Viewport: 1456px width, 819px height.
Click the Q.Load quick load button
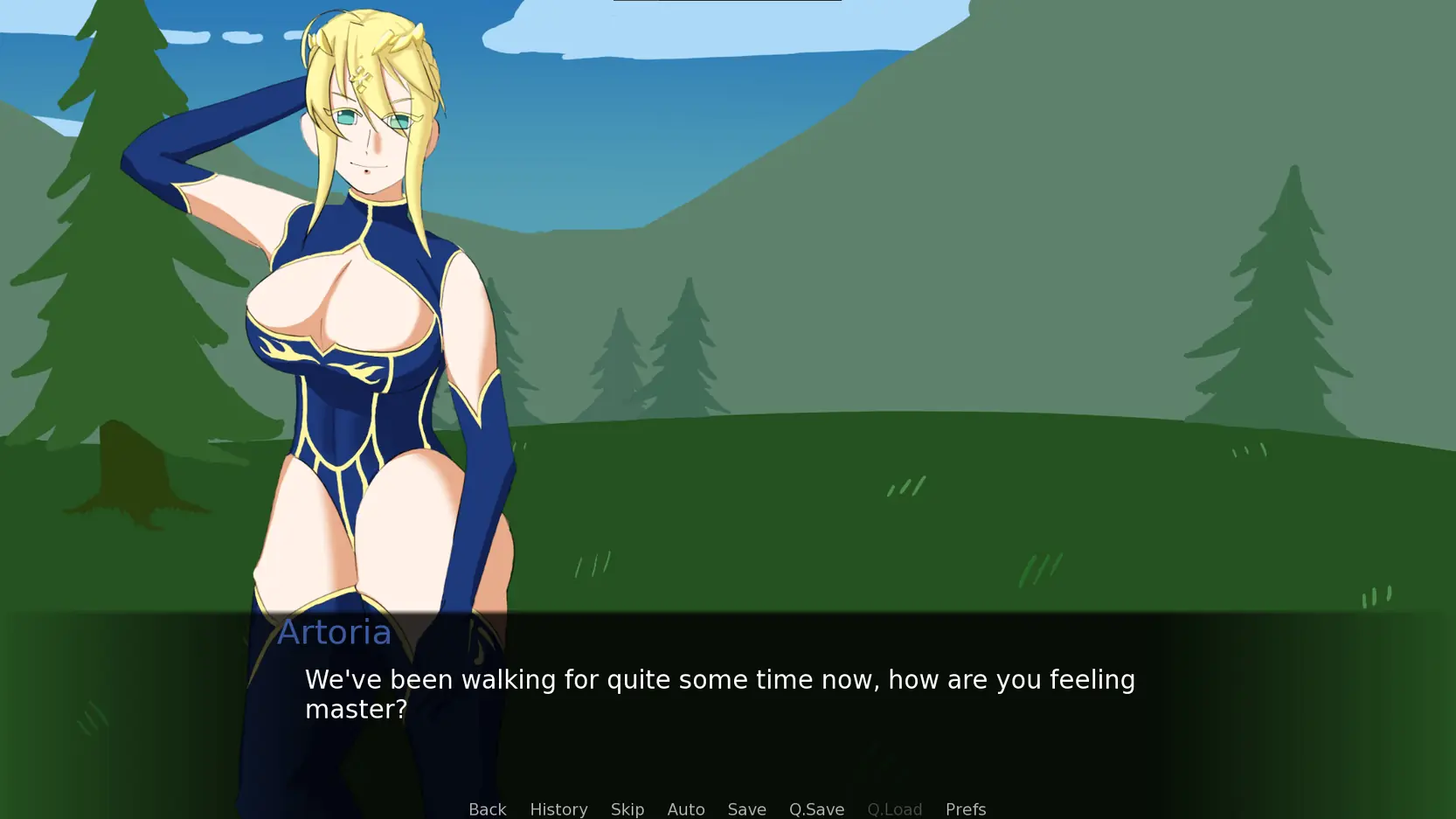coord(894,809)
